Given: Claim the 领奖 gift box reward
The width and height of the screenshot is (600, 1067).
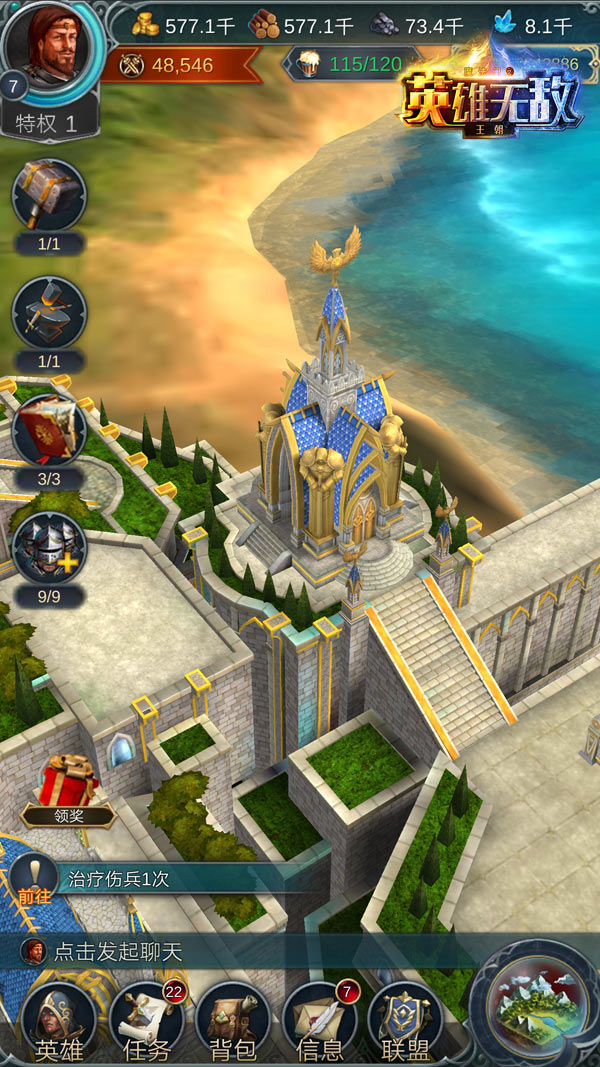Looking at the screenshot, I should coord(68,785).
